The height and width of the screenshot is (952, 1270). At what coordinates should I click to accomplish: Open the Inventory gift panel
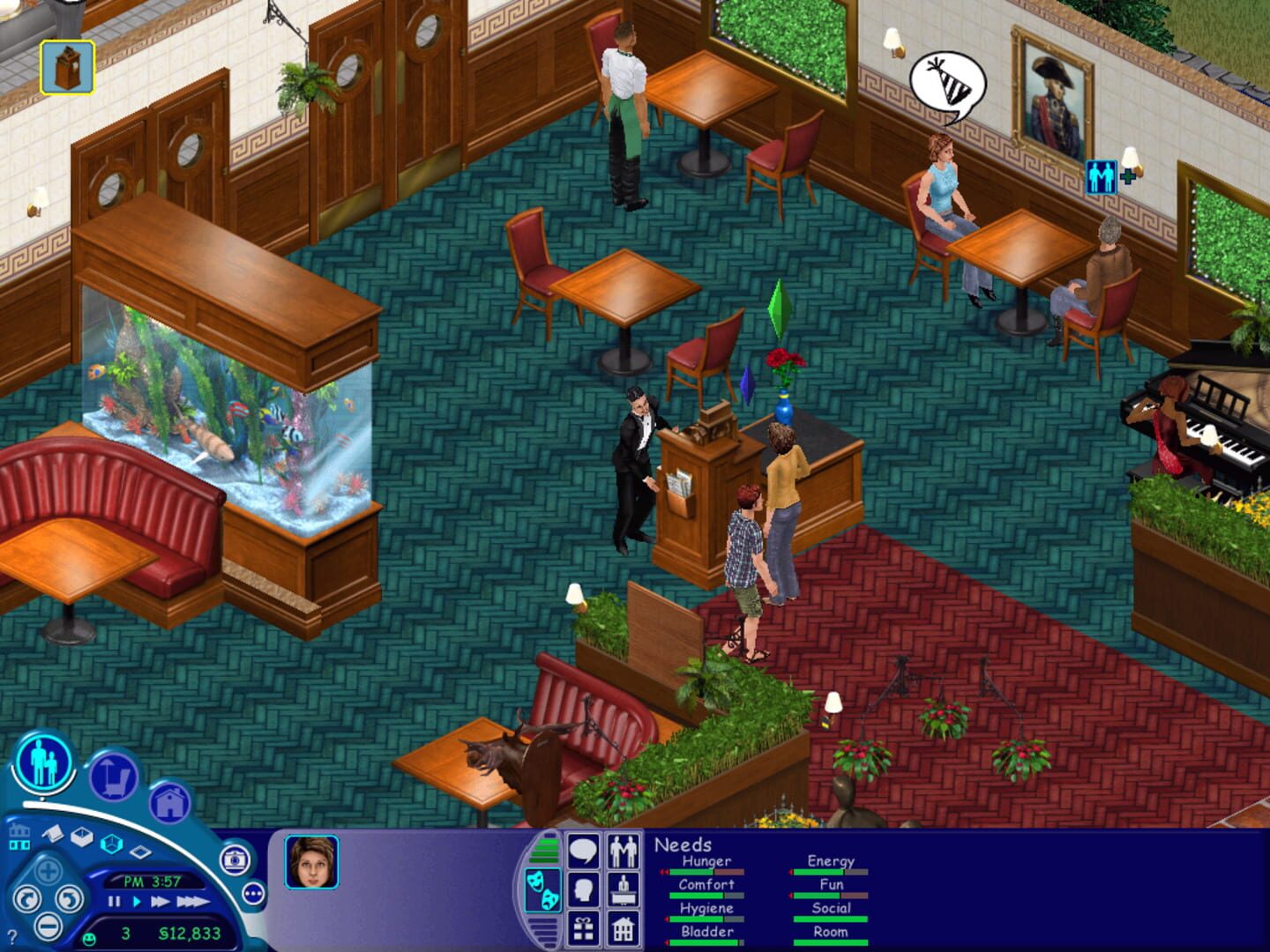pos(584,930)
